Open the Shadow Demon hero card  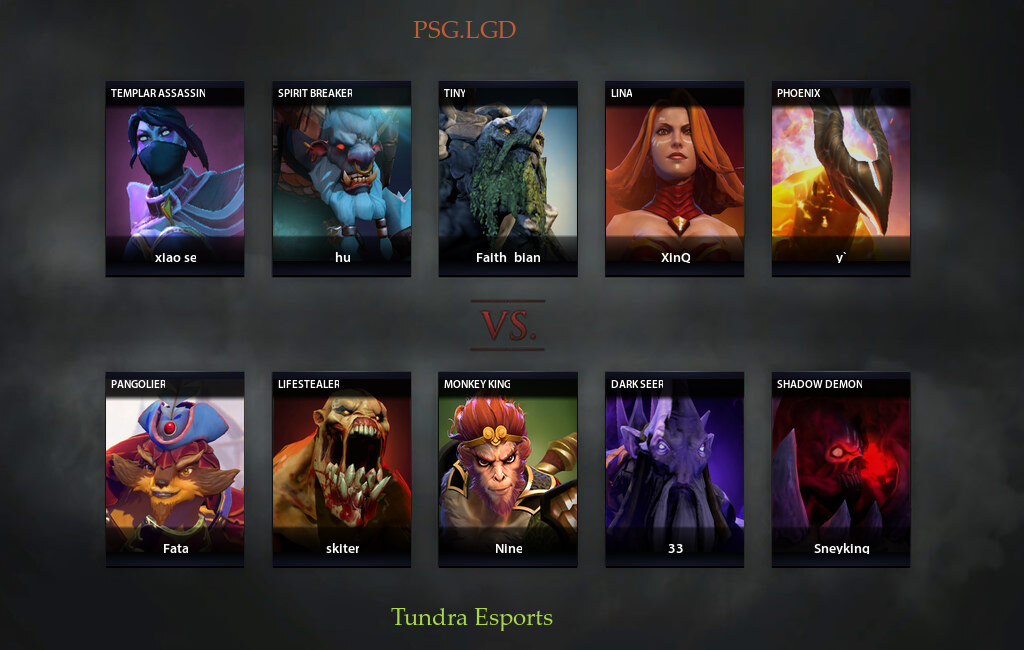coord(841,469)
